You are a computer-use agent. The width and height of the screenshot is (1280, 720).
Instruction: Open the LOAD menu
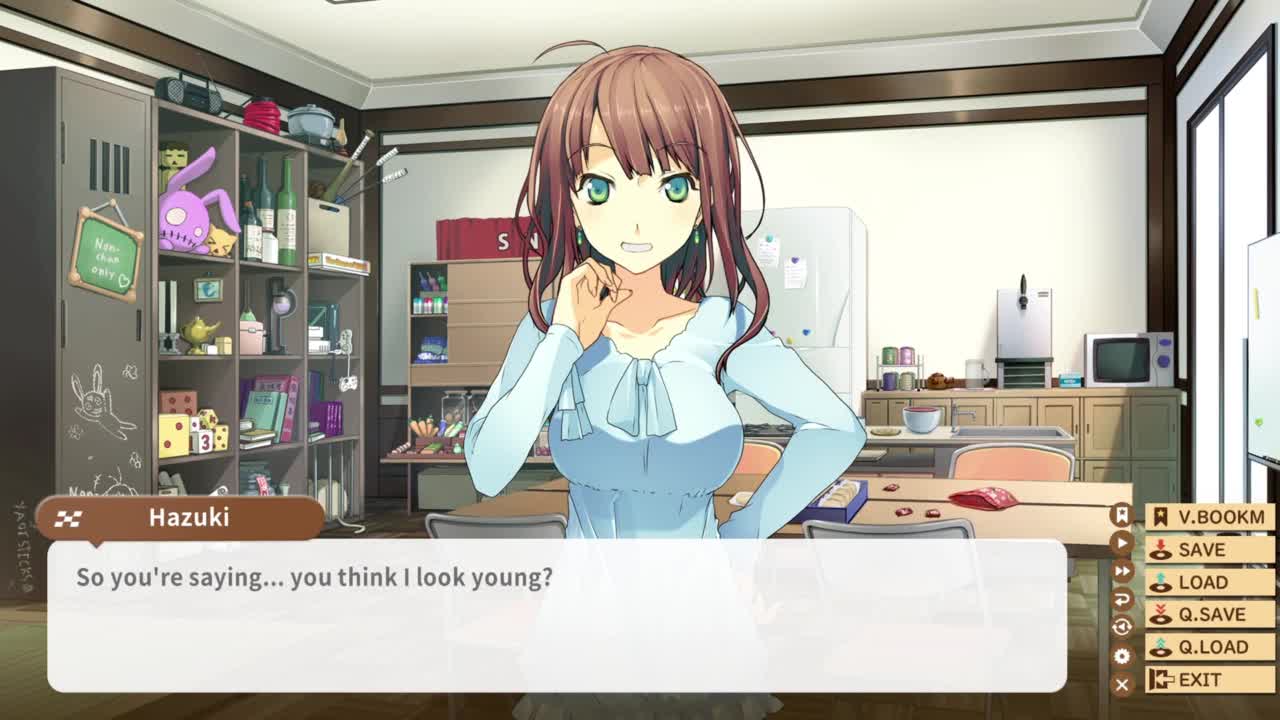click(1209, 582)
